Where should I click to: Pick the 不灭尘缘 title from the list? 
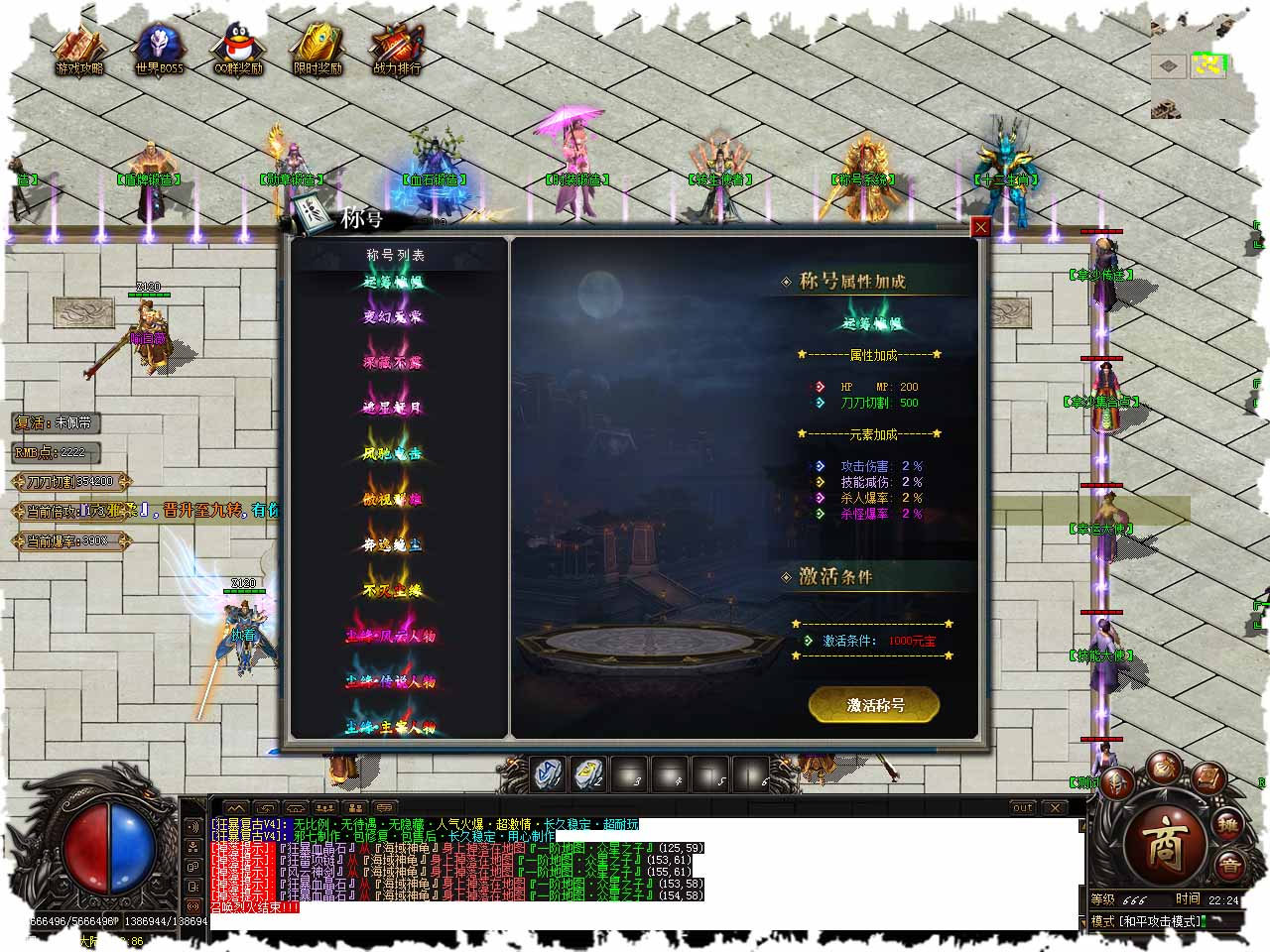click(392, 591)
